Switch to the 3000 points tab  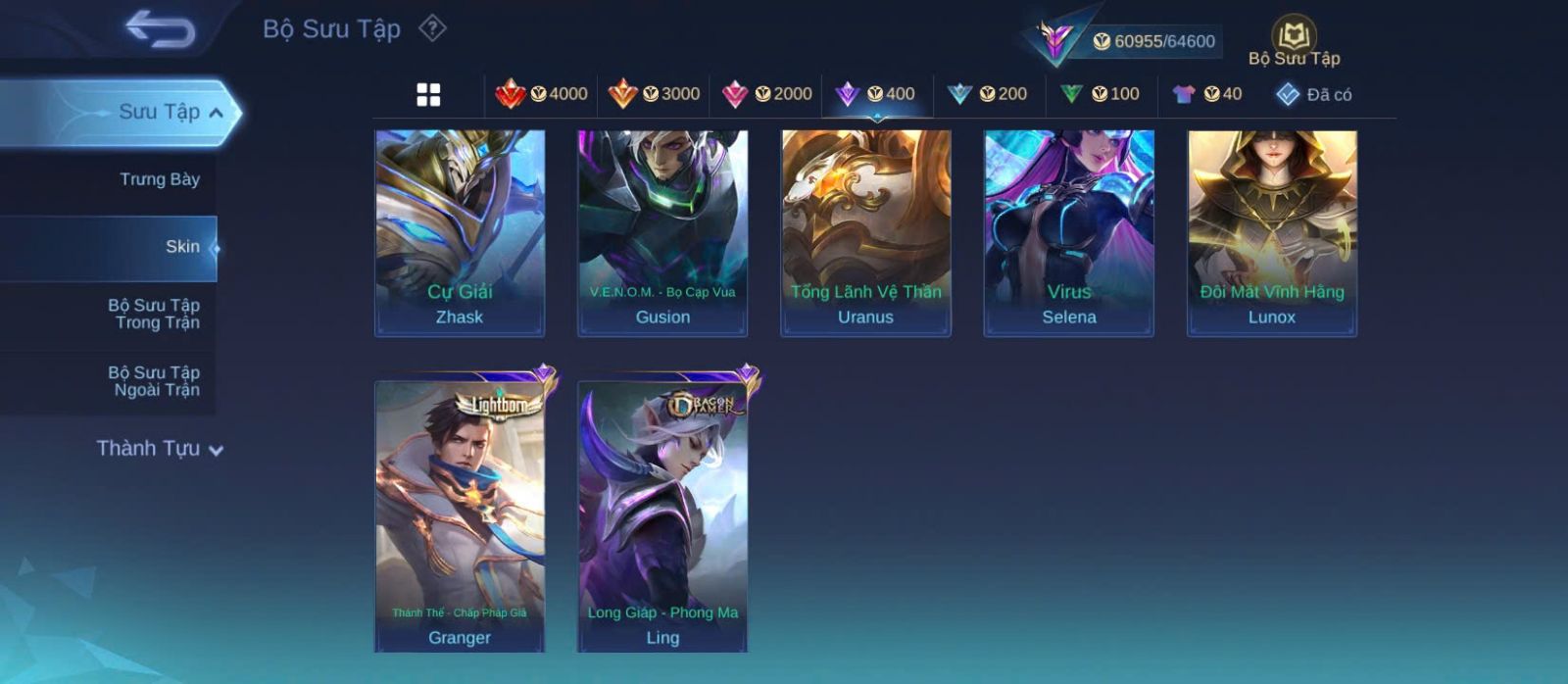click(654, 94)
